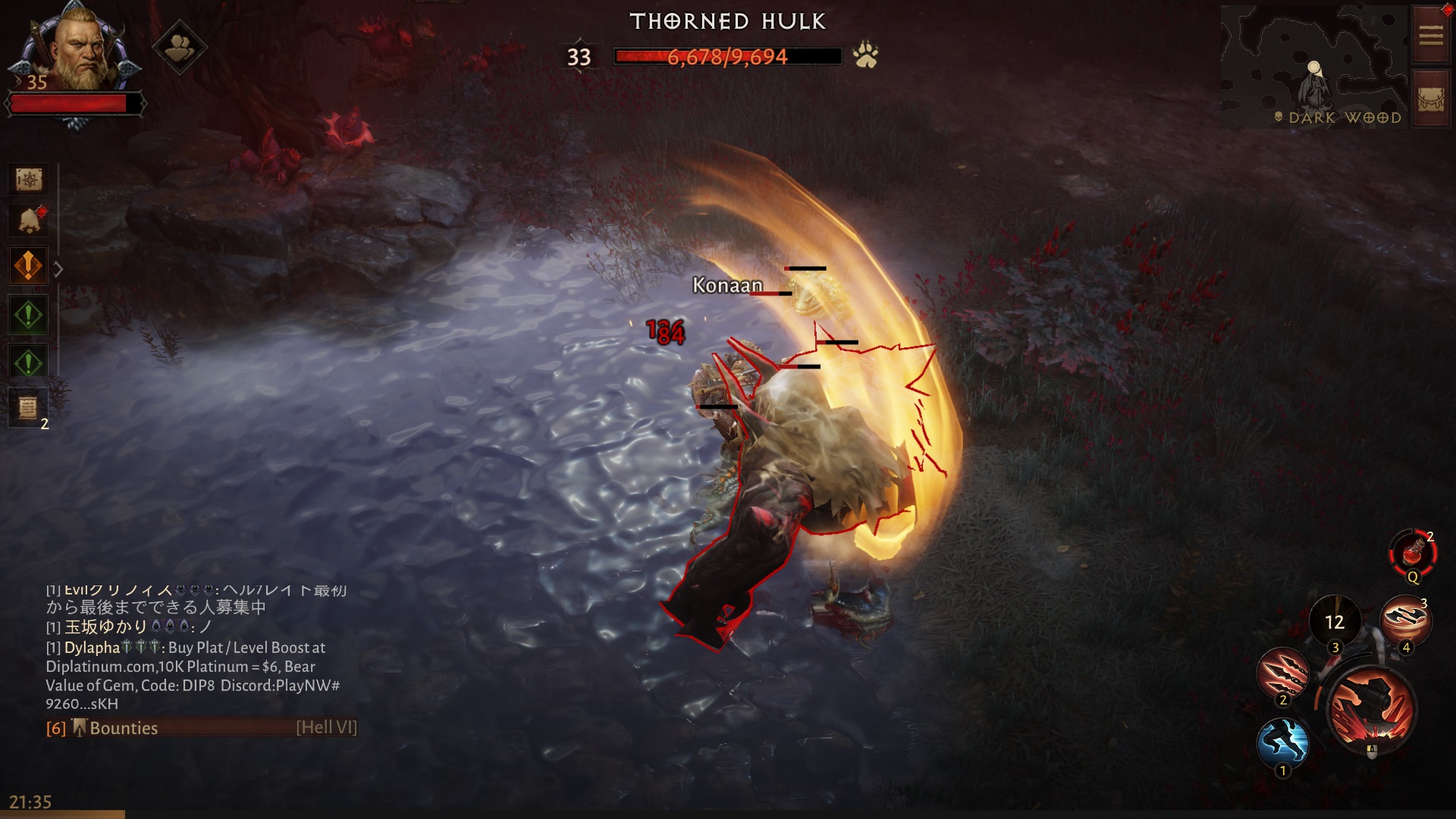Collapse the quest tracker using the side chevron

59,267
